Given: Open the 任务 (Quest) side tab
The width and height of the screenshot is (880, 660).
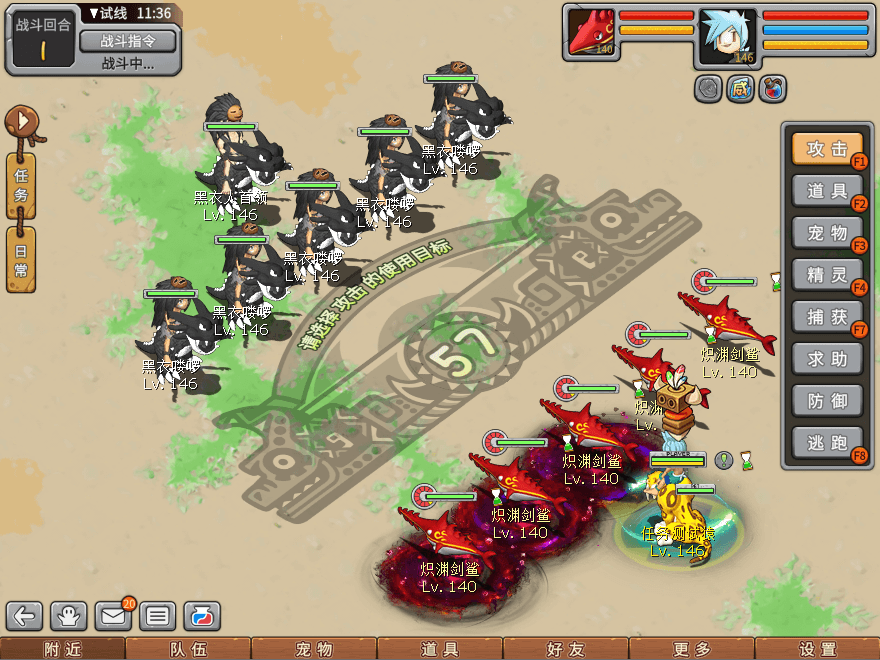Looking at the screenshot, I should coord(21,186).
